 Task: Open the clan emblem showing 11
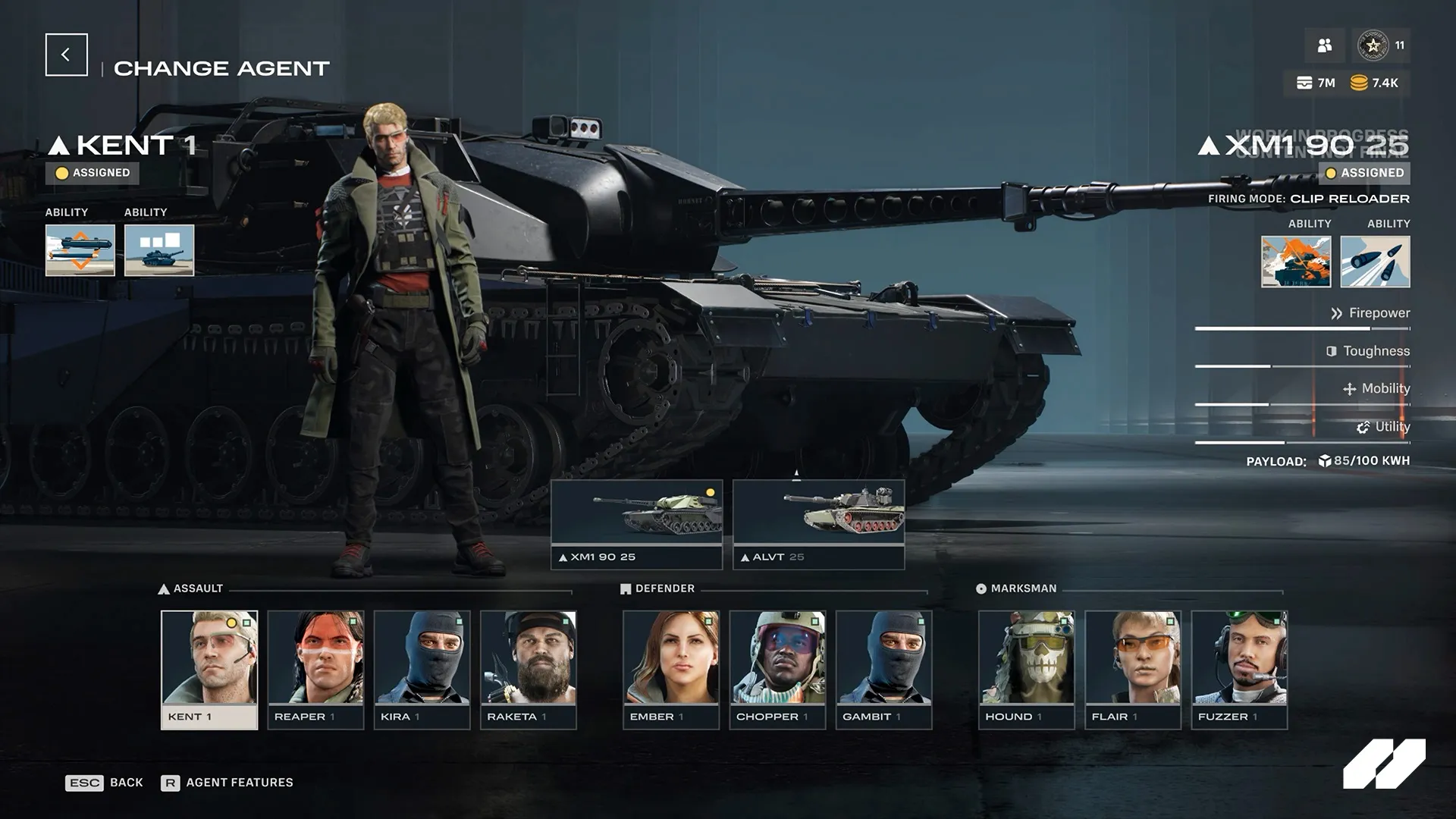tap(1374, 45)
